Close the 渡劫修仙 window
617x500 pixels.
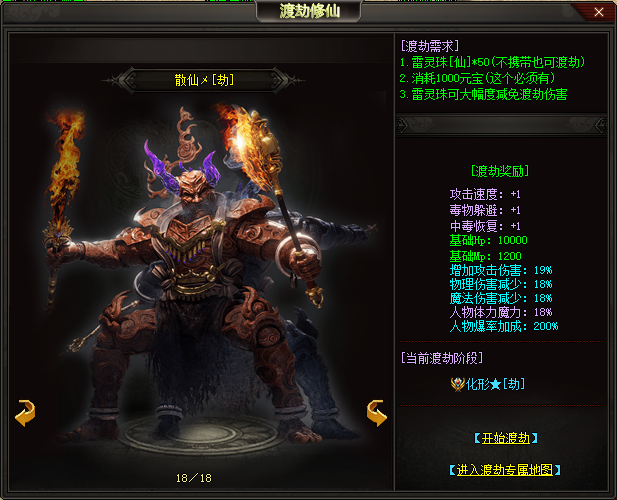coord(598,12)
